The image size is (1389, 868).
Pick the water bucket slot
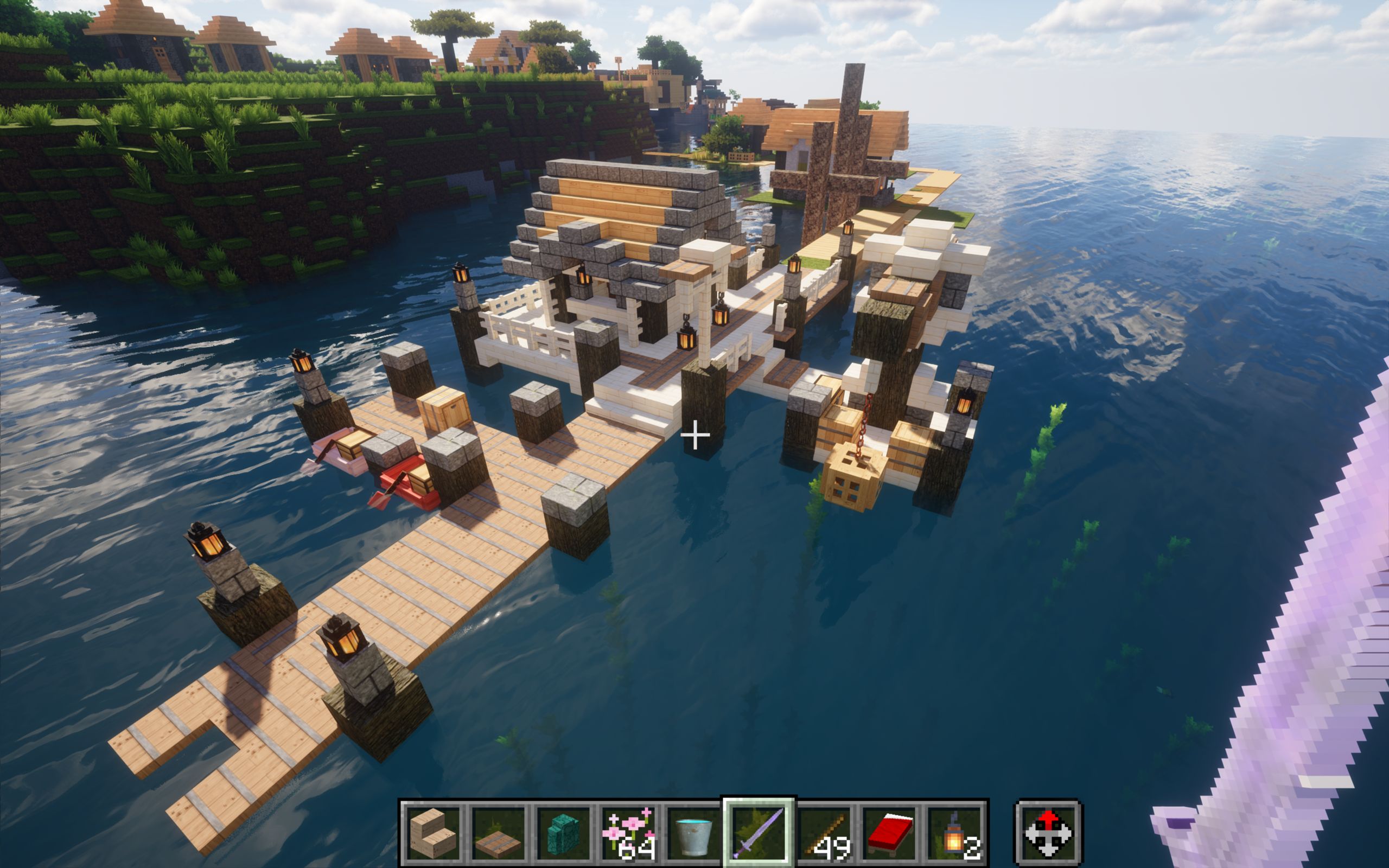point(693,833)
